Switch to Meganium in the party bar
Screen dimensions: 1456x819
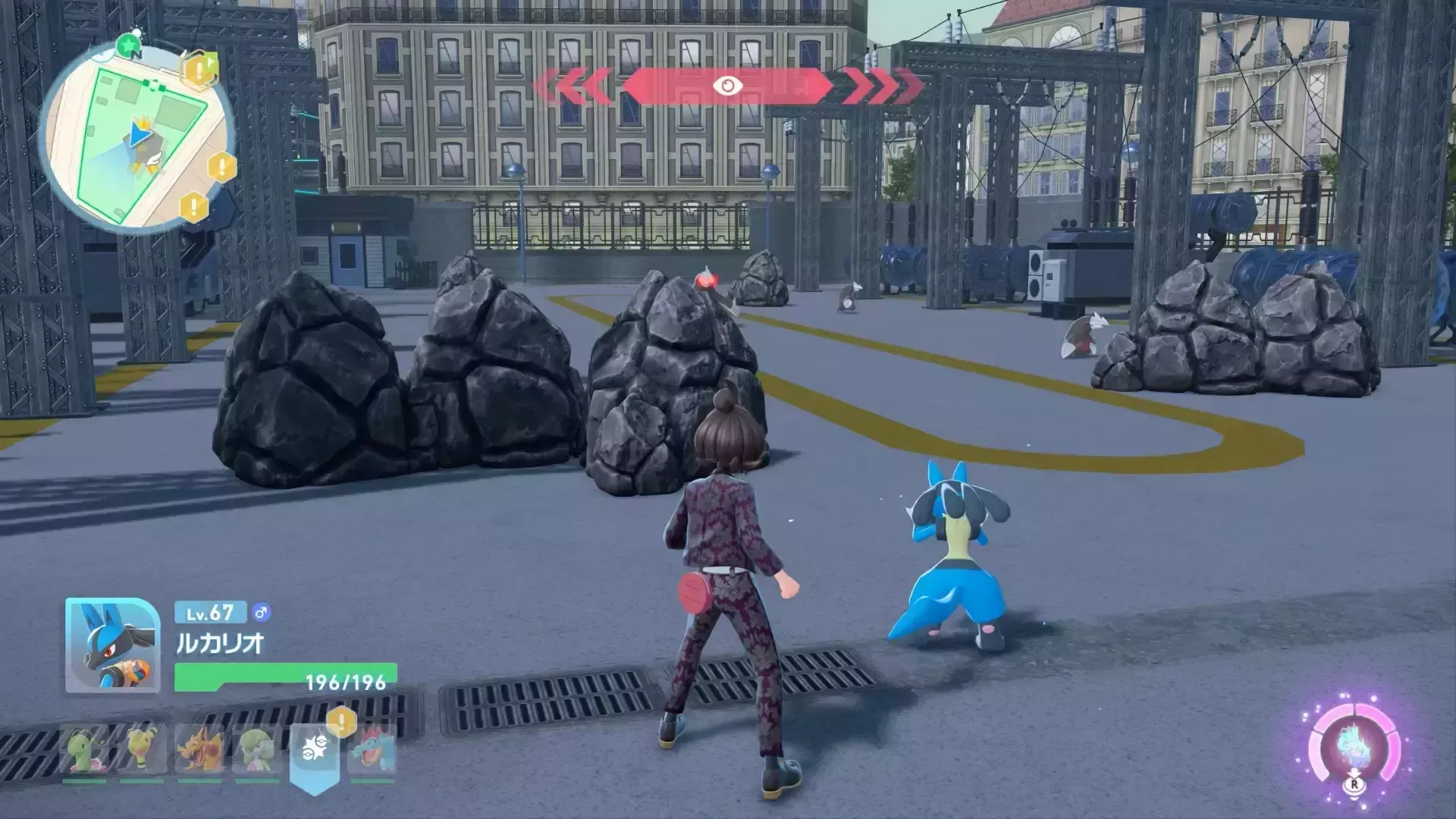(x=85, y=749)
